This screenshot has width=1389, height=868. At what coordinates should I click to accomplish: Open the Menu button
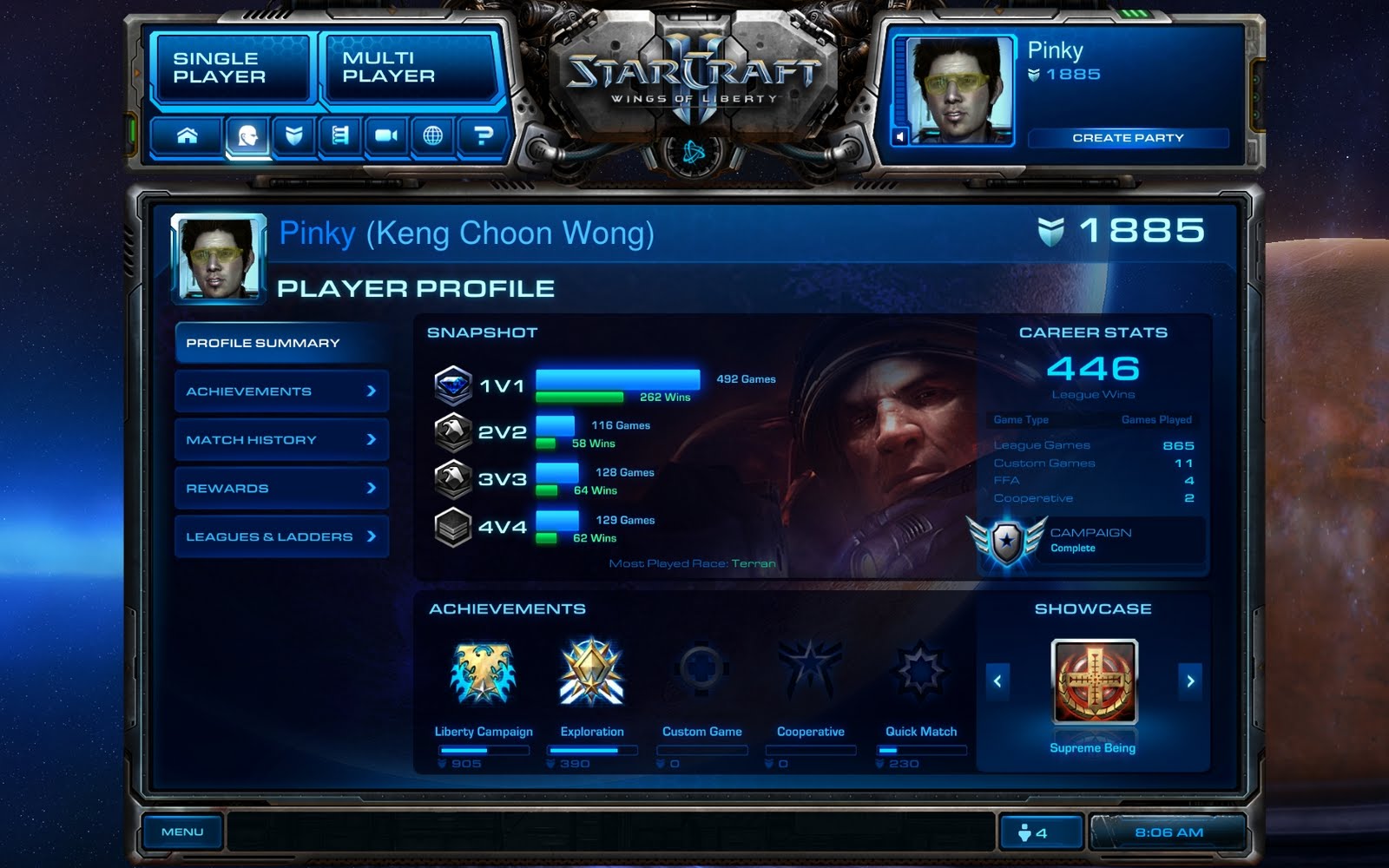[x=181, y=831]
